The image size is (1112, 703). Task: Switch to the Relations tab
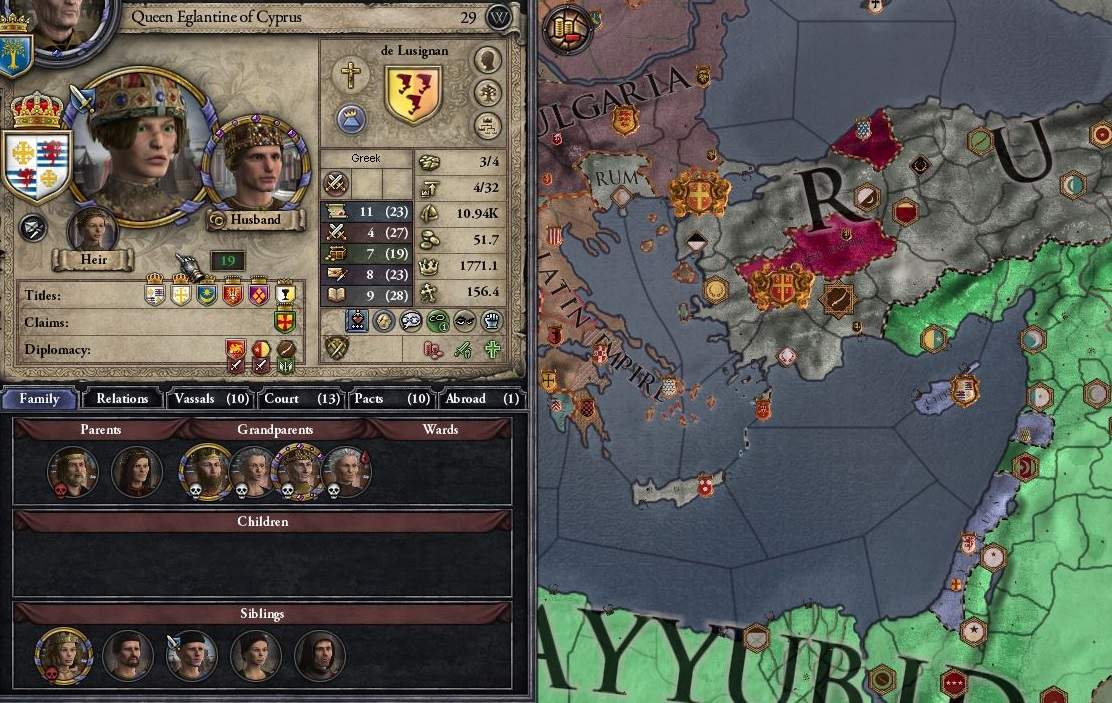(x=122, y=398)
